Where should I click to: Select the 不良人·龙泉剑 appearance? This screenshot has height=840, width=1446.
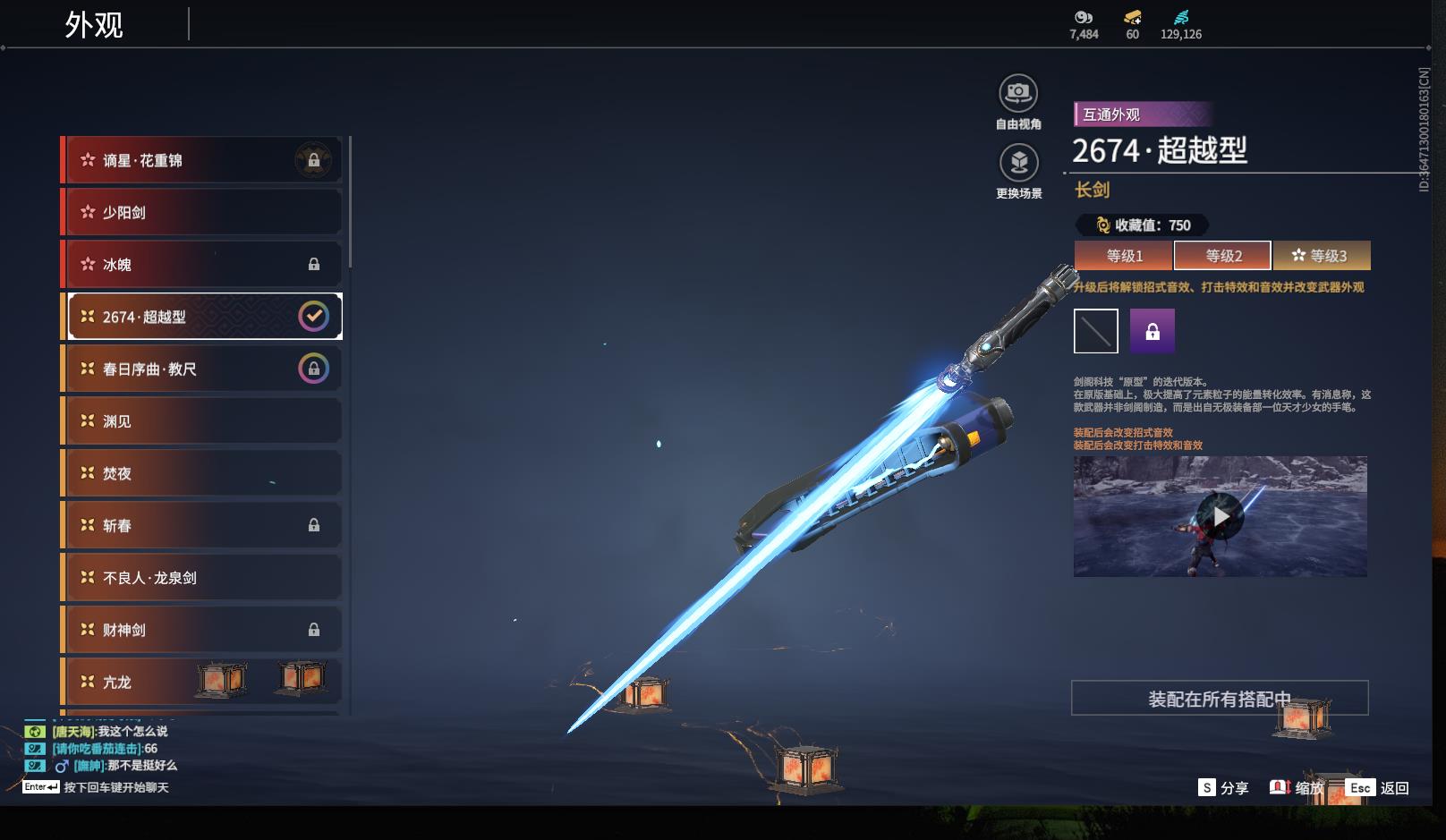[201, 578]
